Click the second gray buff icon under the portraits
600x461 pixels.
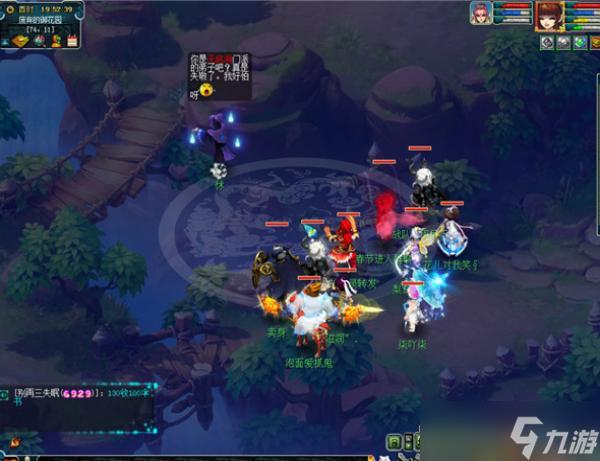point(564,42)
